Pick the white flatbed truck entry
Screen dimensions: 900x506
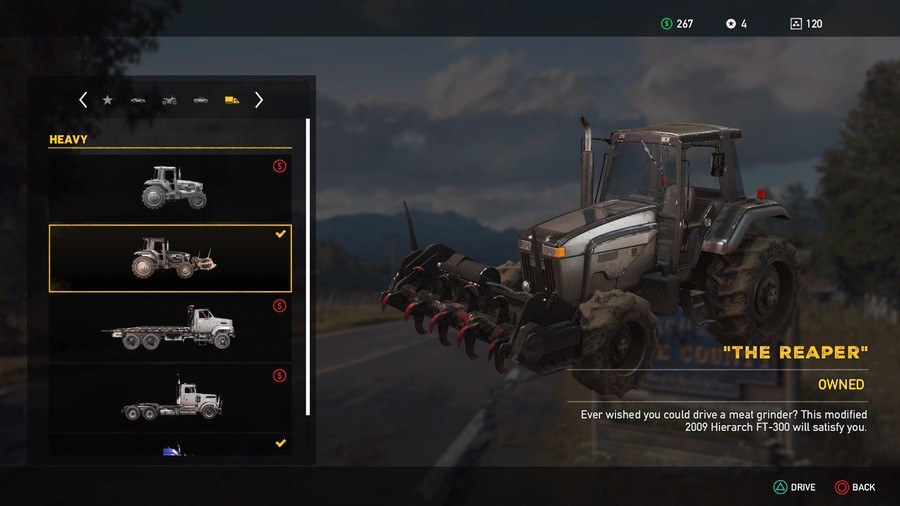coord(170,327)
